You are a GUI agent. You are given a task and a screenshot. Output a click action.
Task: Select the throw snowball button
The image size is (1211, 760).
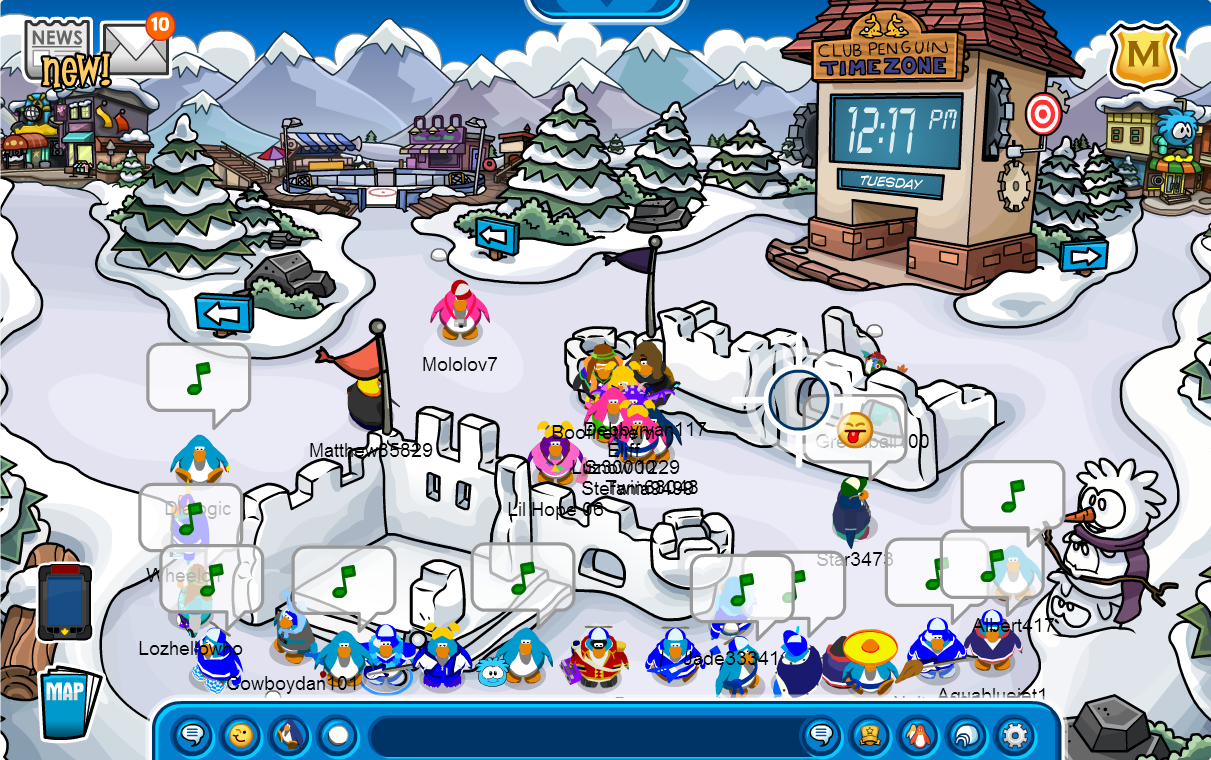[x=338, y=737]
